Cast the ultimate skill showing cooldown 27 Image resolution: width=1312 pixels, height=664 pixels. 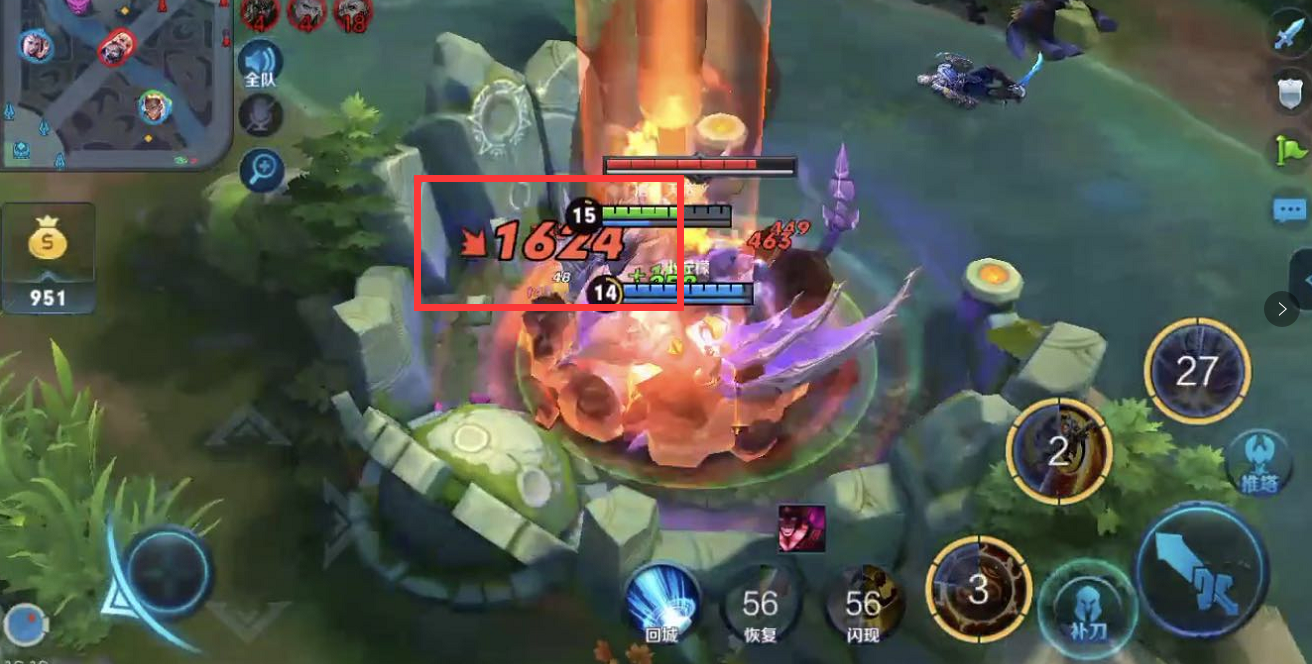tap(1197, 372)
